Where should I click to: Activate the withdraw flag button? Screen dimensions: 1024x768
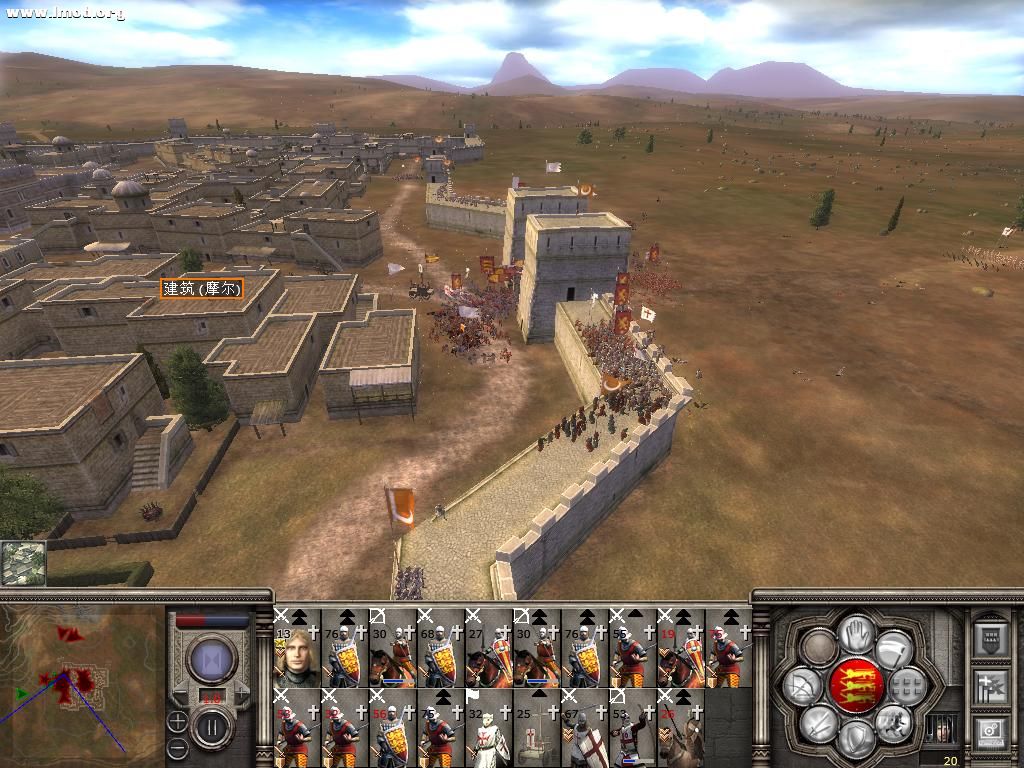893,649
